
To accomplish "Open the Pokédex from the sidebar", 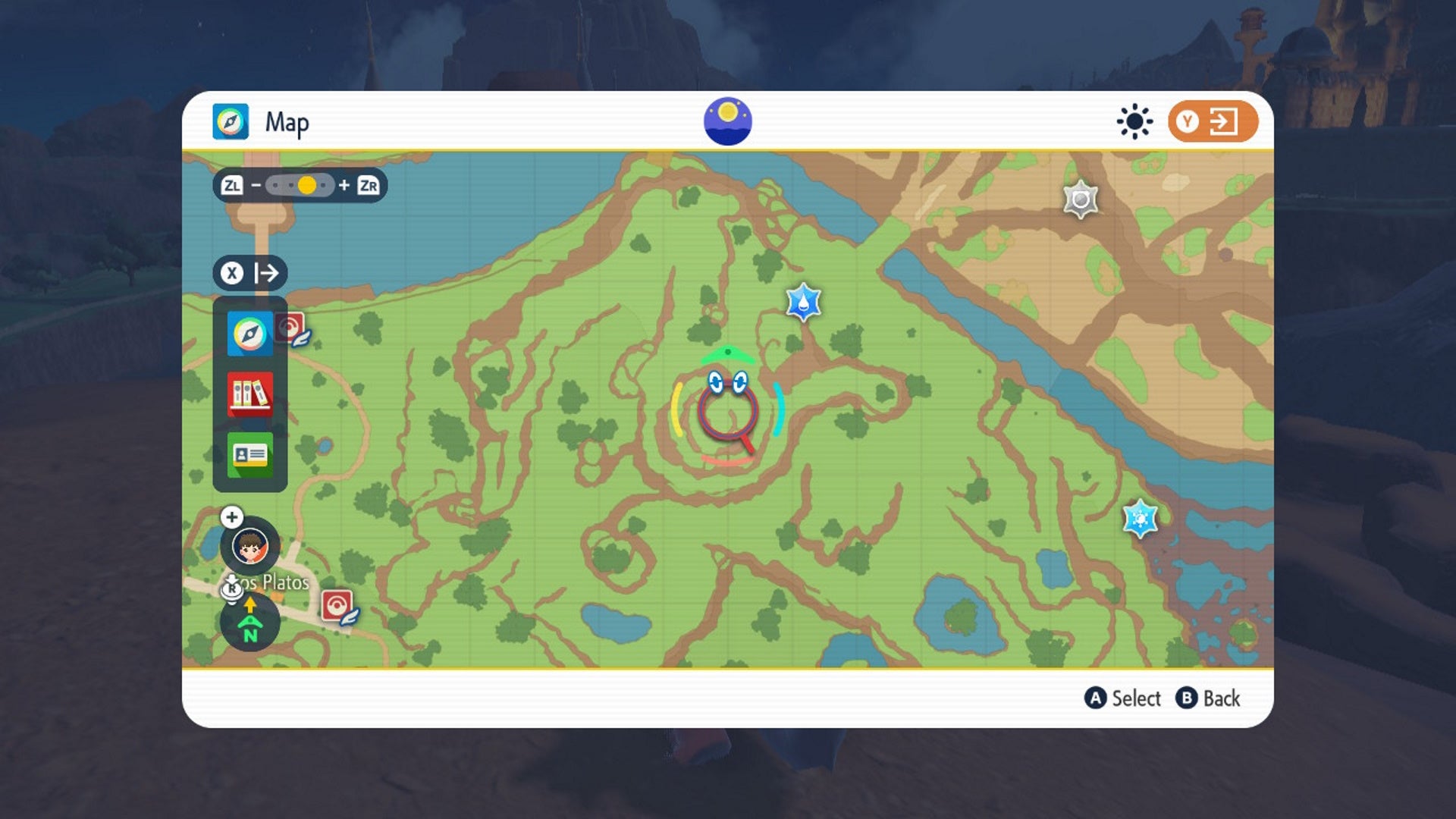I will [x=249, y=394].
